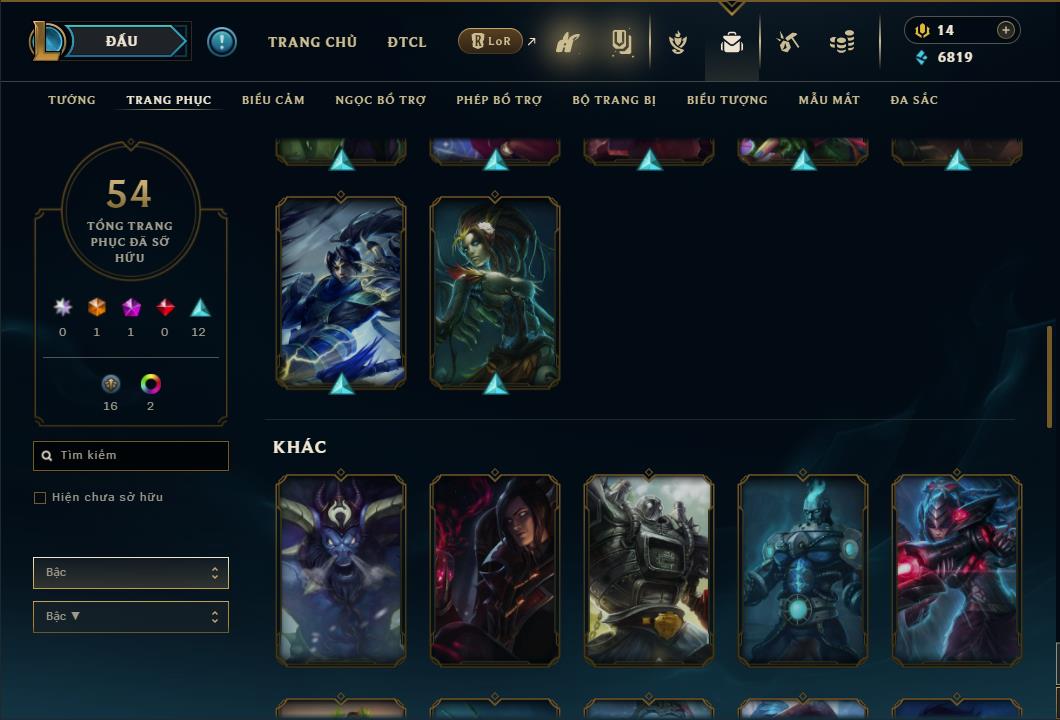Select the green-haired woman skin card
Screen dimensions: 1060x720
495,292
